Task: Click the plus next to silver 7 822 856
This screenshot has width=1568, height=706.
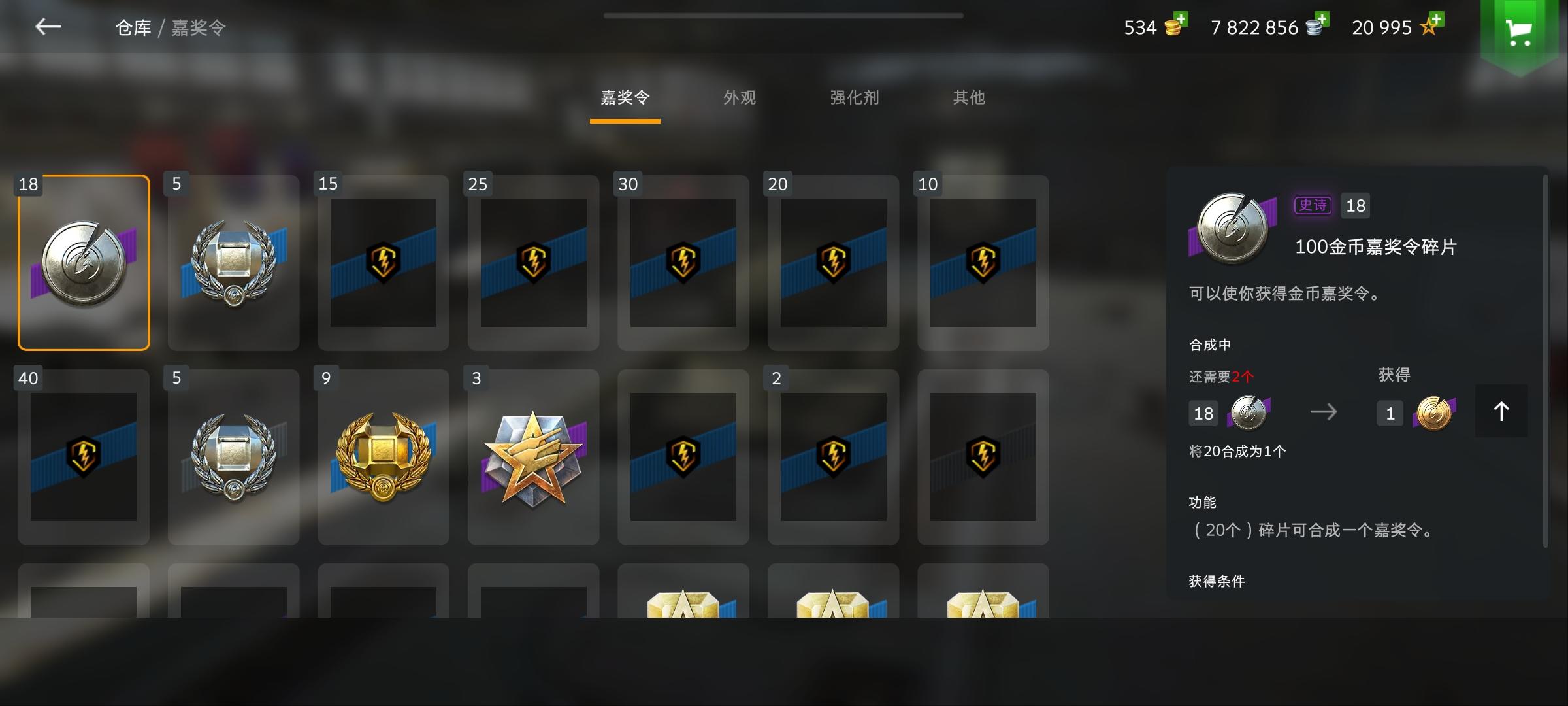Action: [1324, 20]
